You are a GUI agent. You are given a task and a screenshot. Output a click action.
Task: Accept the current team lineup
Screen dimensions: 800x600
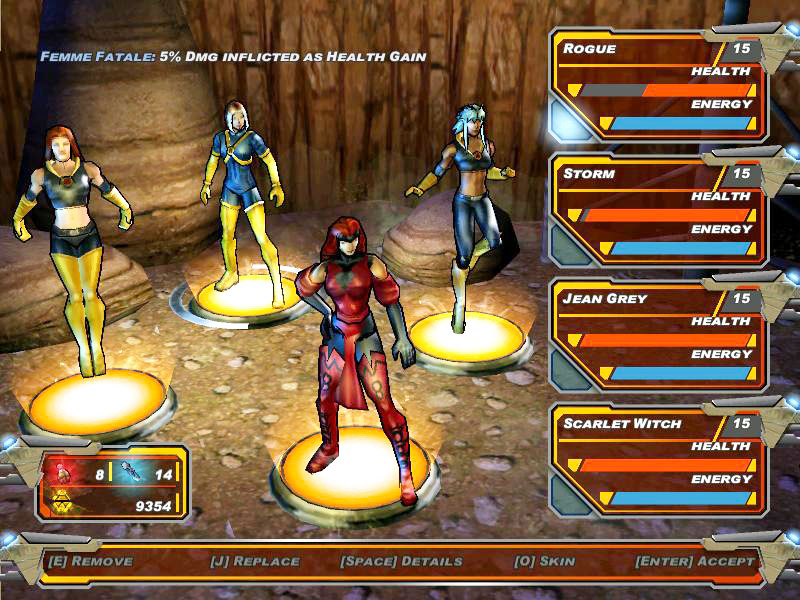pos(695,561)
